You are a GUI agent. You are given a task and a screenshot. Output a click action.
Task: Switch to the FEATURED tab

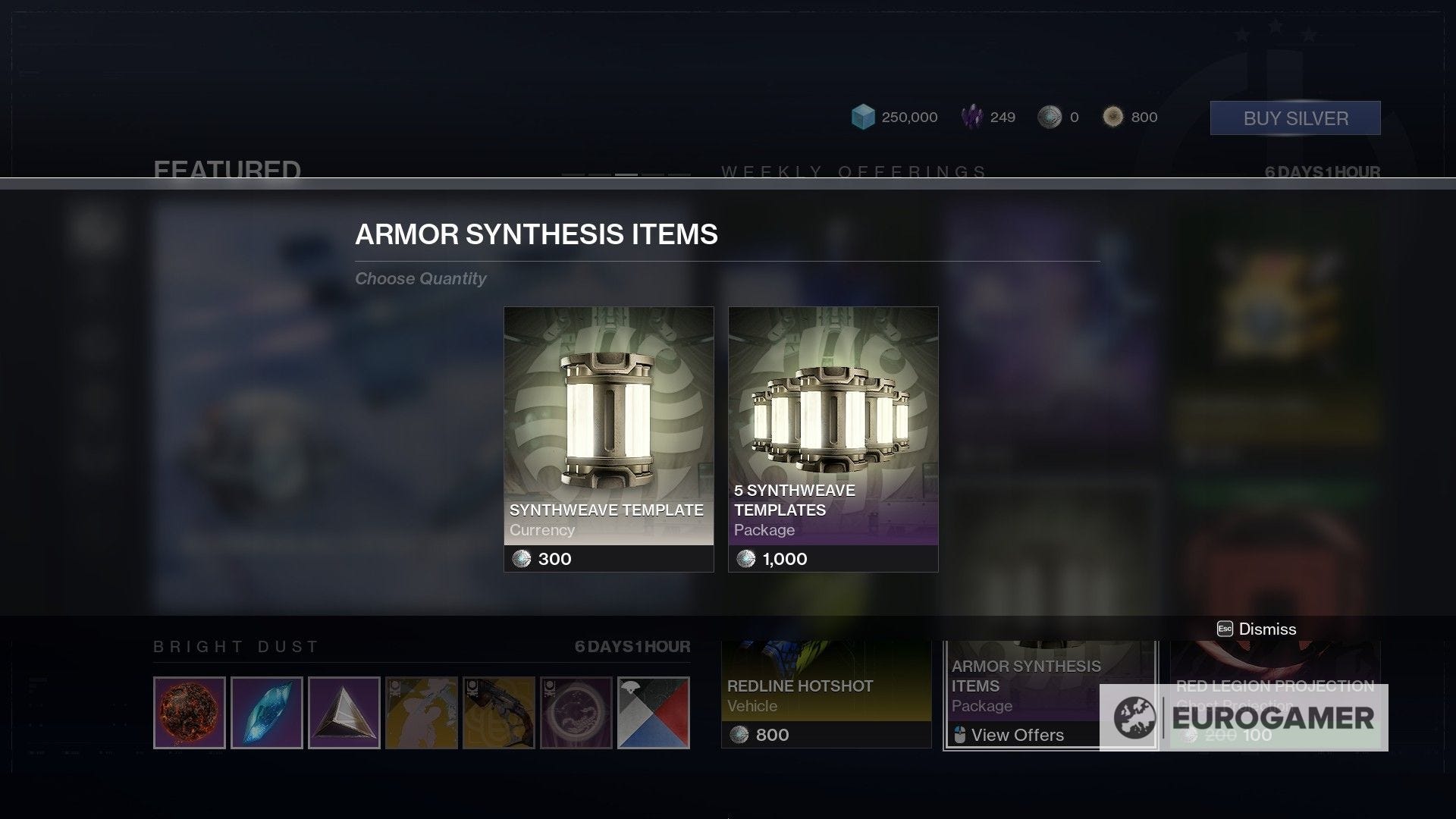[227, 170]
